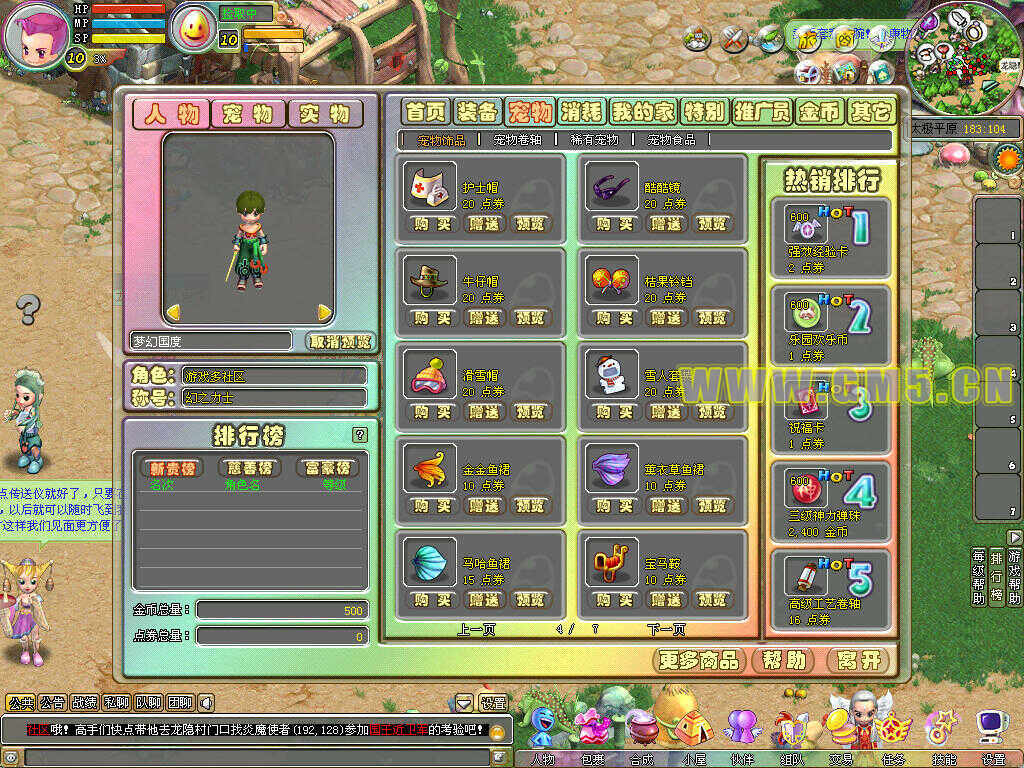Open 更多商品 for more goods
1024x768 pixels.
pos(700,660)
